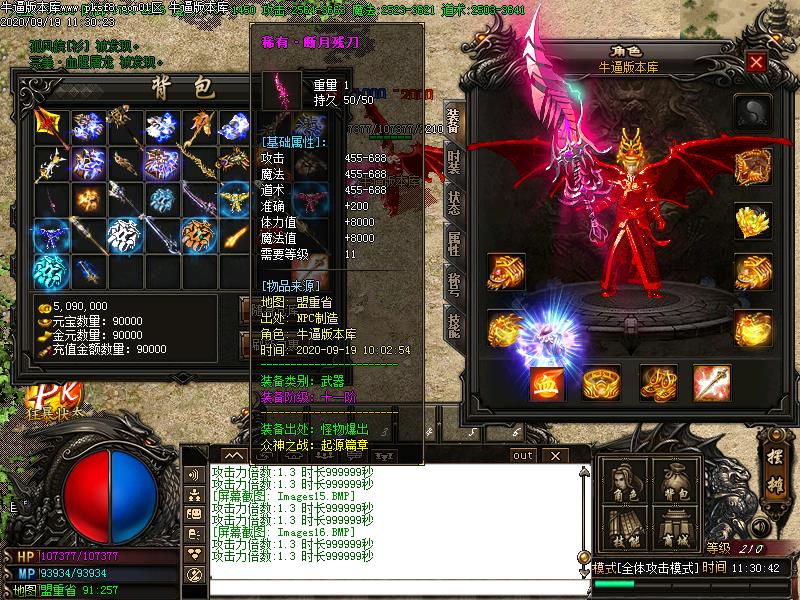Select the dark helmet slot in character panel

(x=752, y=112)
